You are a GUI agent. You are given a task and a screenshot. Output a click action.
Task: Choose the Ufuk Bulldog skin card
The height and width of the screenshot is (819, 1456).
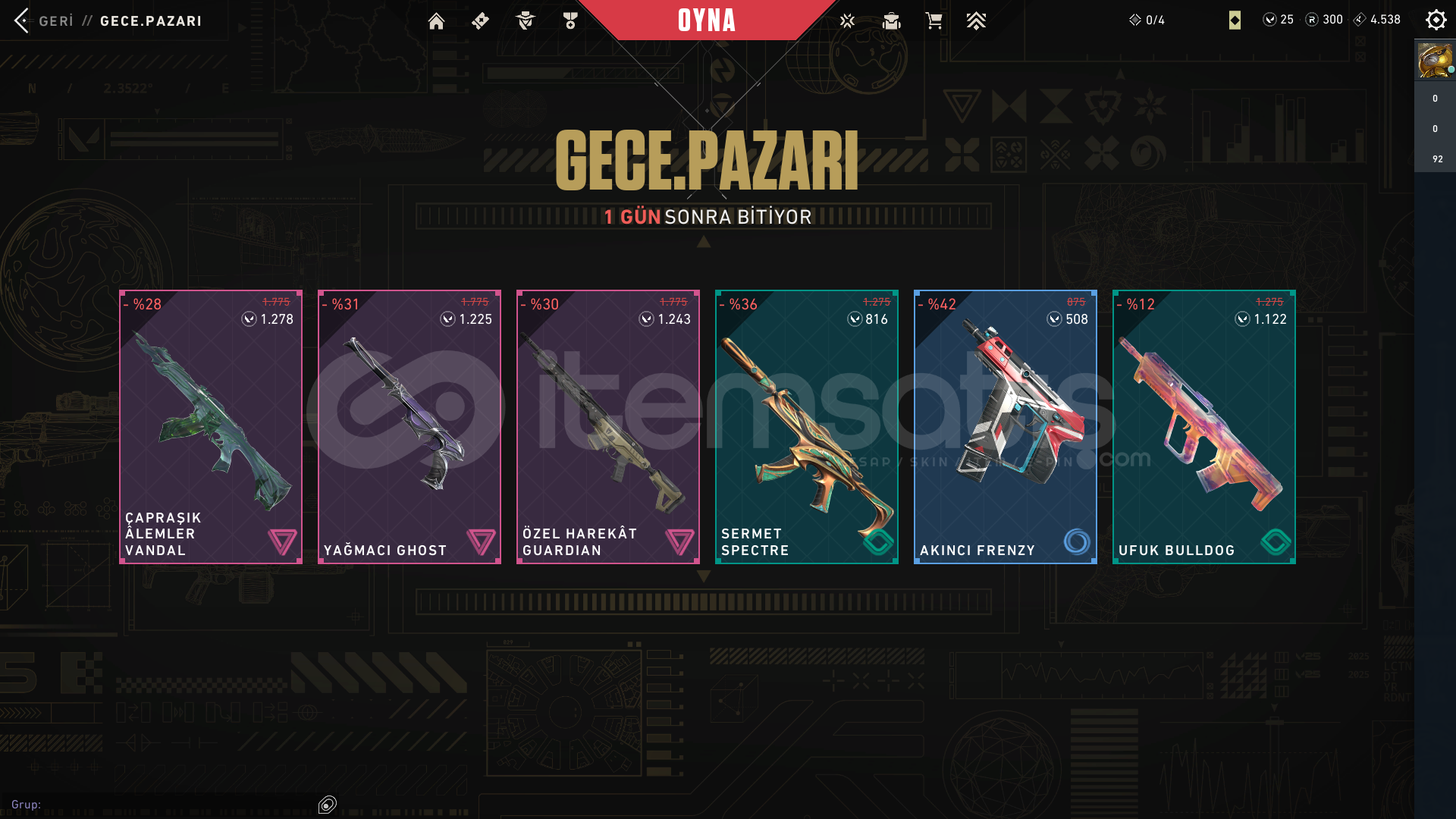tap(1204, 426)
